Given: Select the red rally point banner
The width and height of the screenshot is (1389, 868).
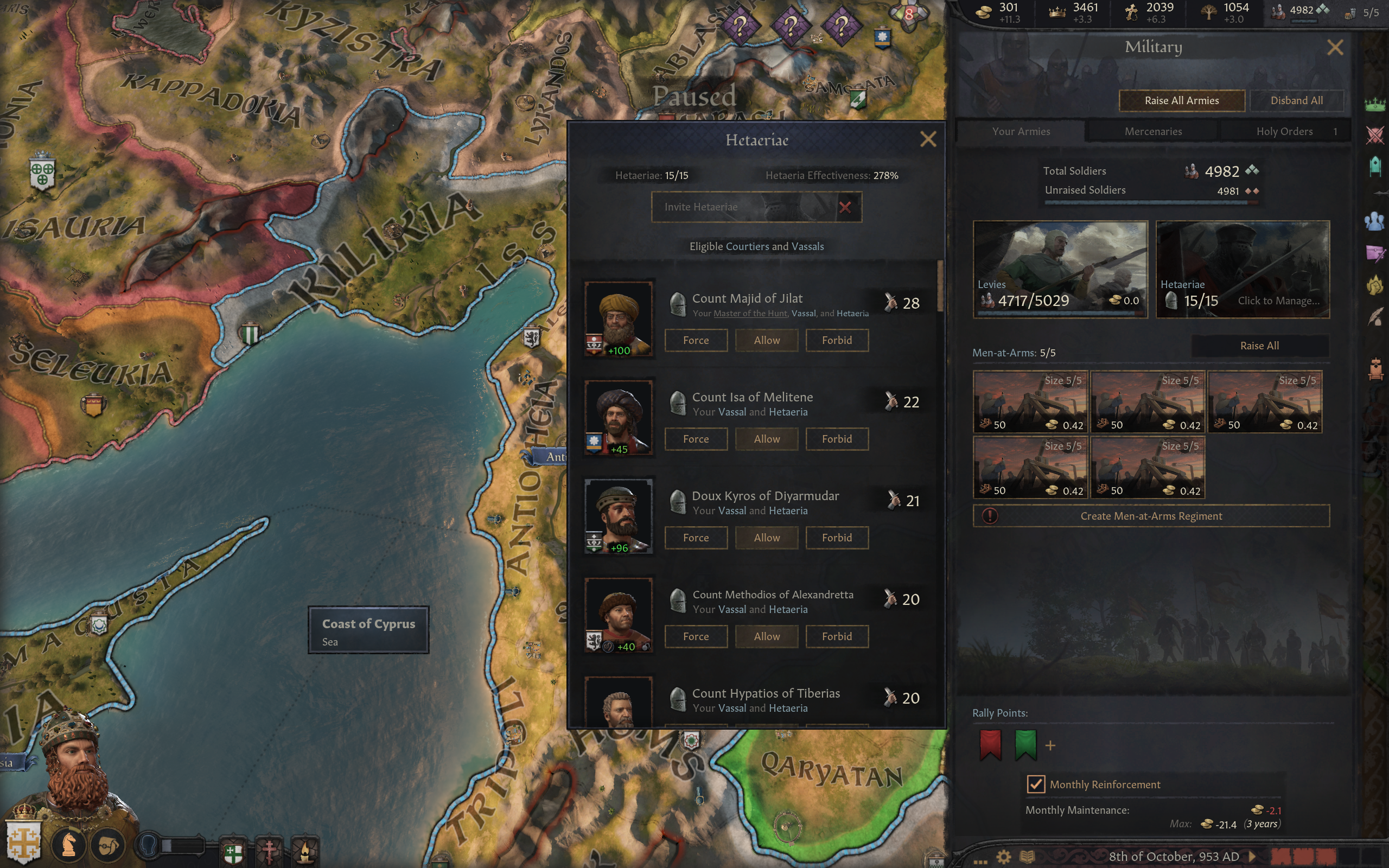Looking at the screenshot, I should click(x=990, y=744).
